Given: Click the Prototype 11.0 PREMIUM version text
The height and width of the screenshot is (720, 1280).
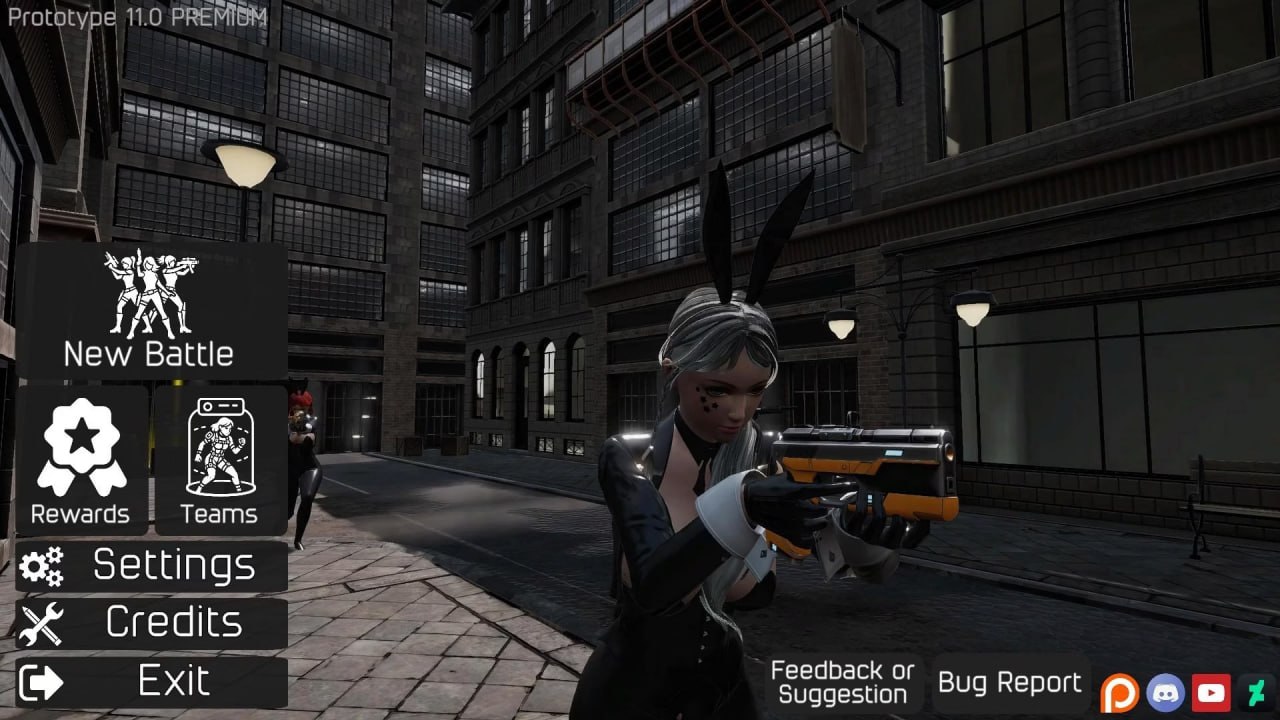Looking at the screenshot, I should click(x=135, y=16).
